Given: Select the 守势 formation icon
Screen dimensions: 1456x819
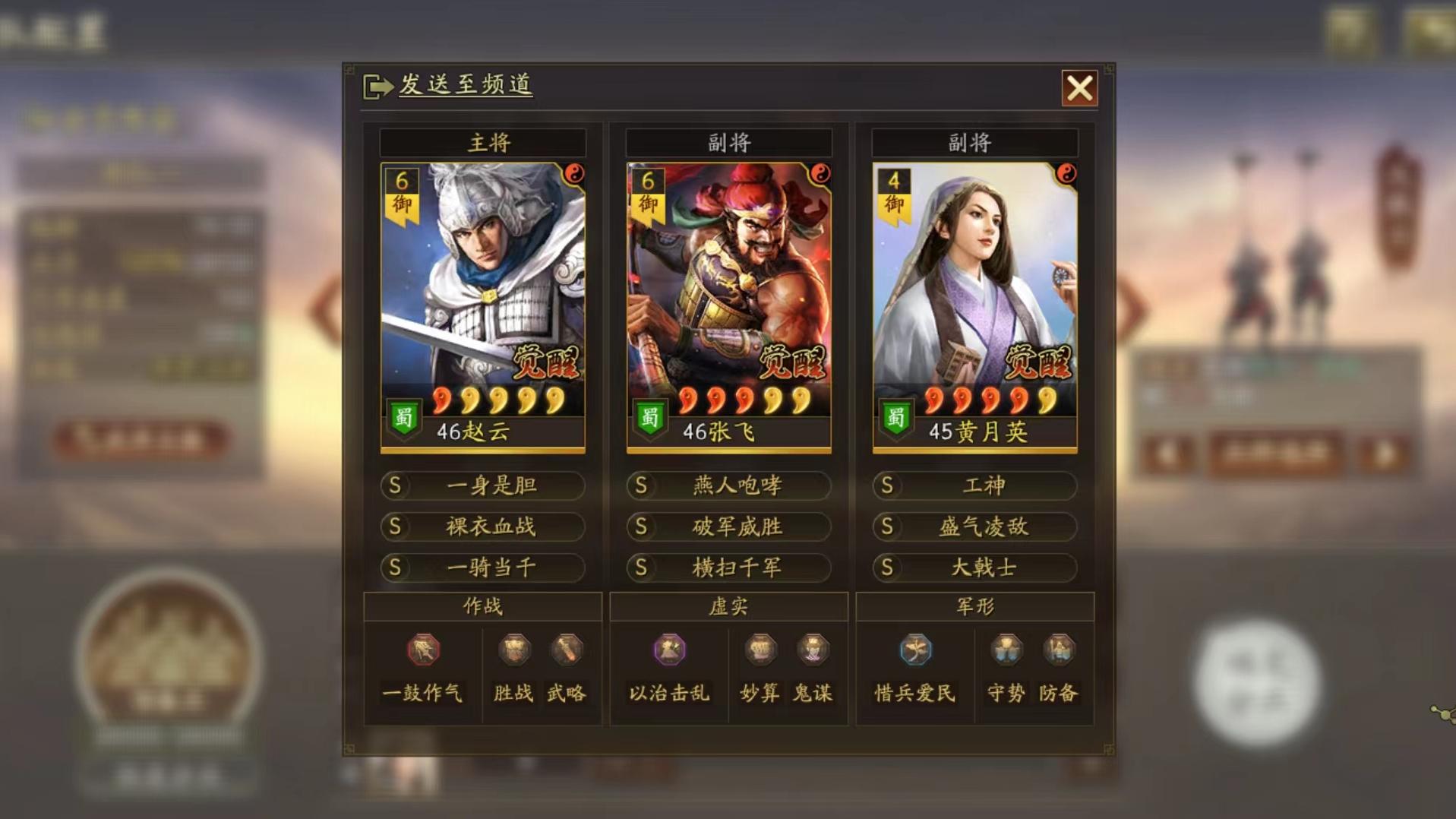Looking at the screenshot, I should click(x=1005, y=651).
